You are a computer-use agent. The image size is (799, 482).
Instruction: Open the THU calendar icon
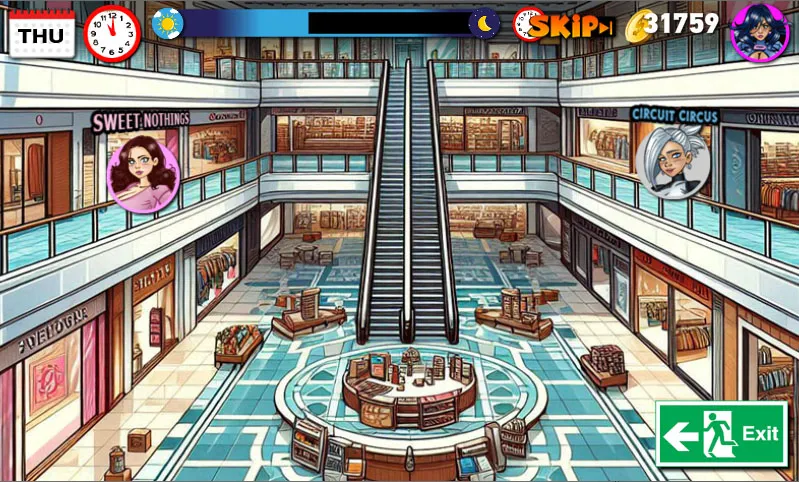click(x=40, y=33)
